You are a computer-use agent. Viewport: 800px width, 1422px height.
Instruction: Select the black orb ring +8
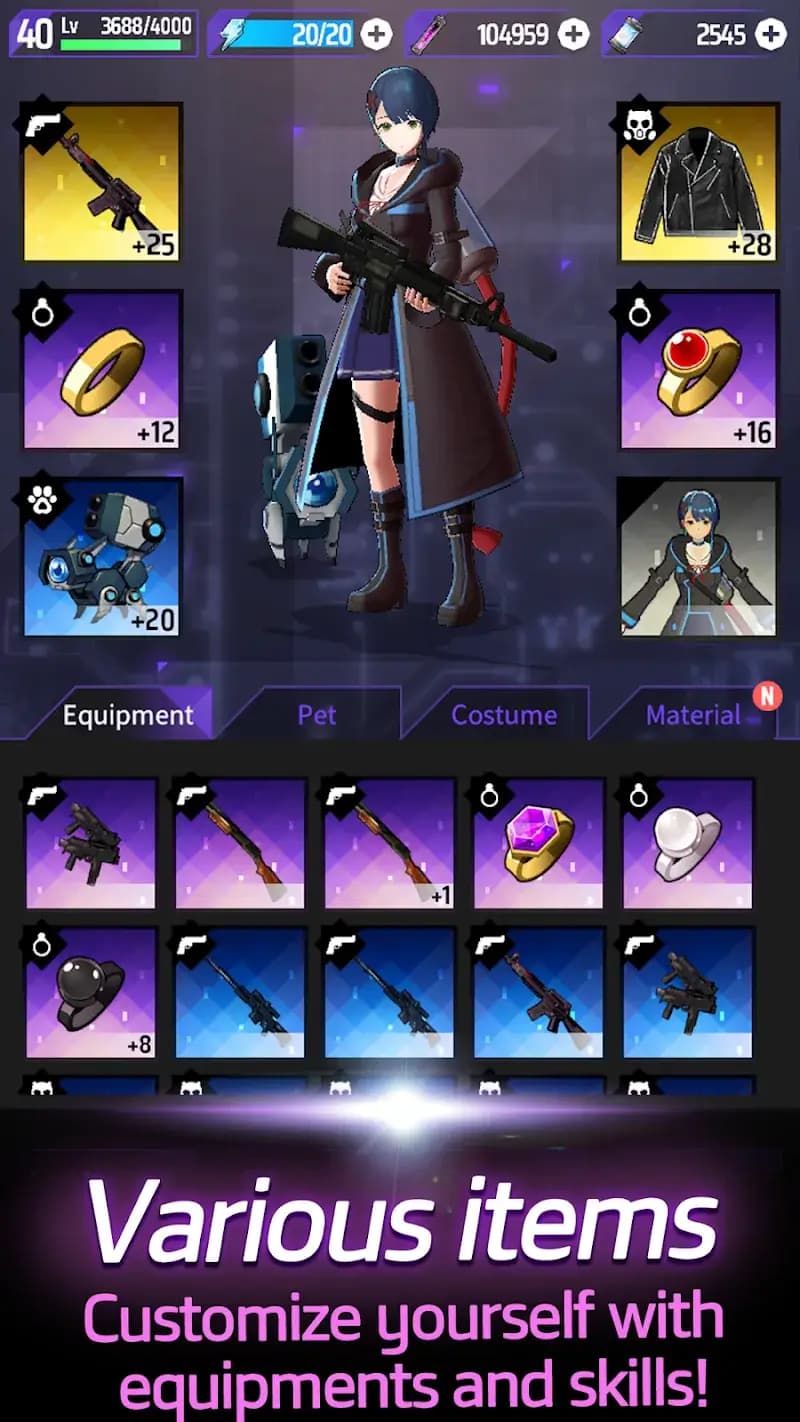(91, 992)
